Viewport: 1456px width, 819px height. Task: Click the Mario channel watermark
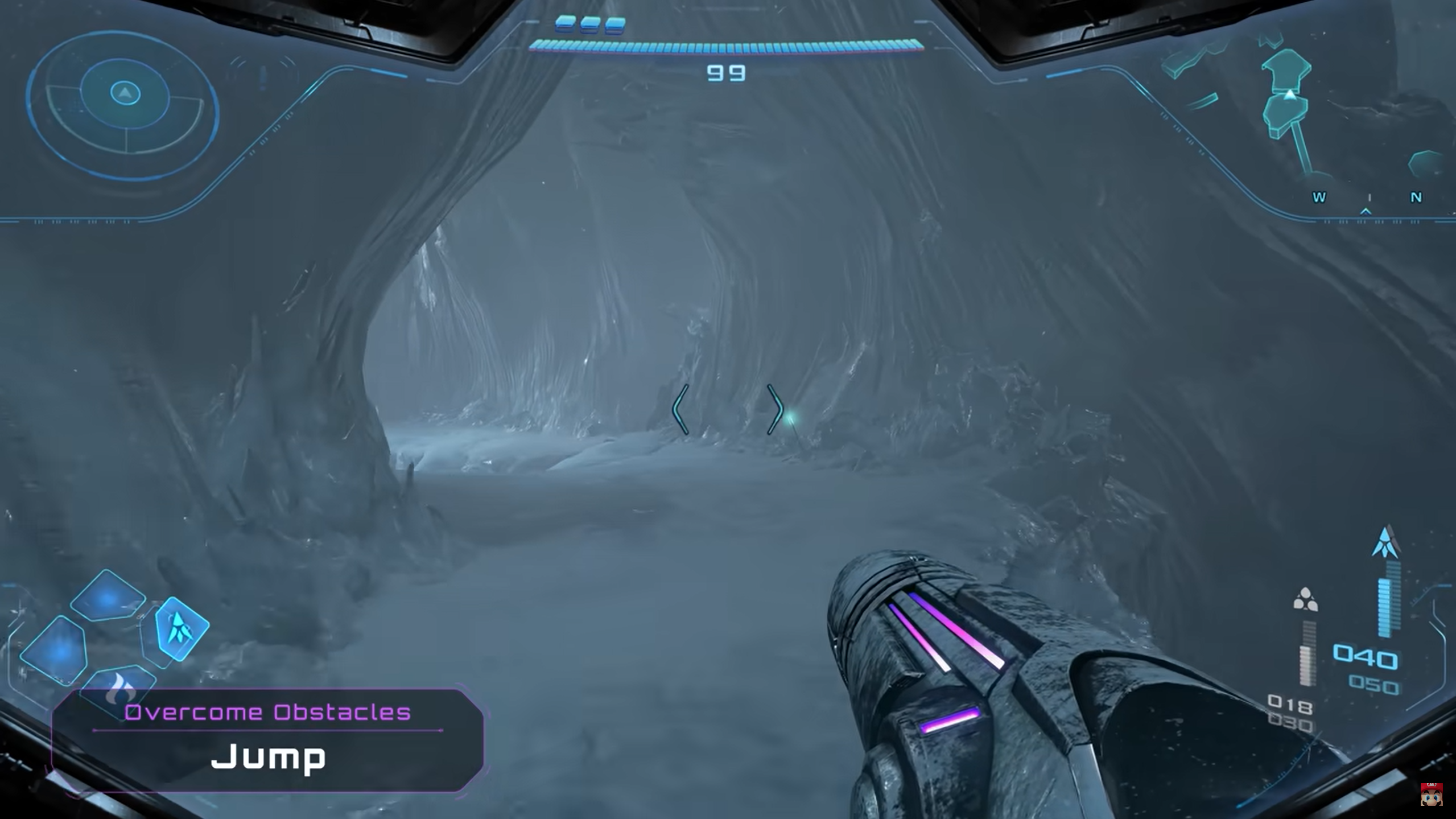coord(1431,794)
